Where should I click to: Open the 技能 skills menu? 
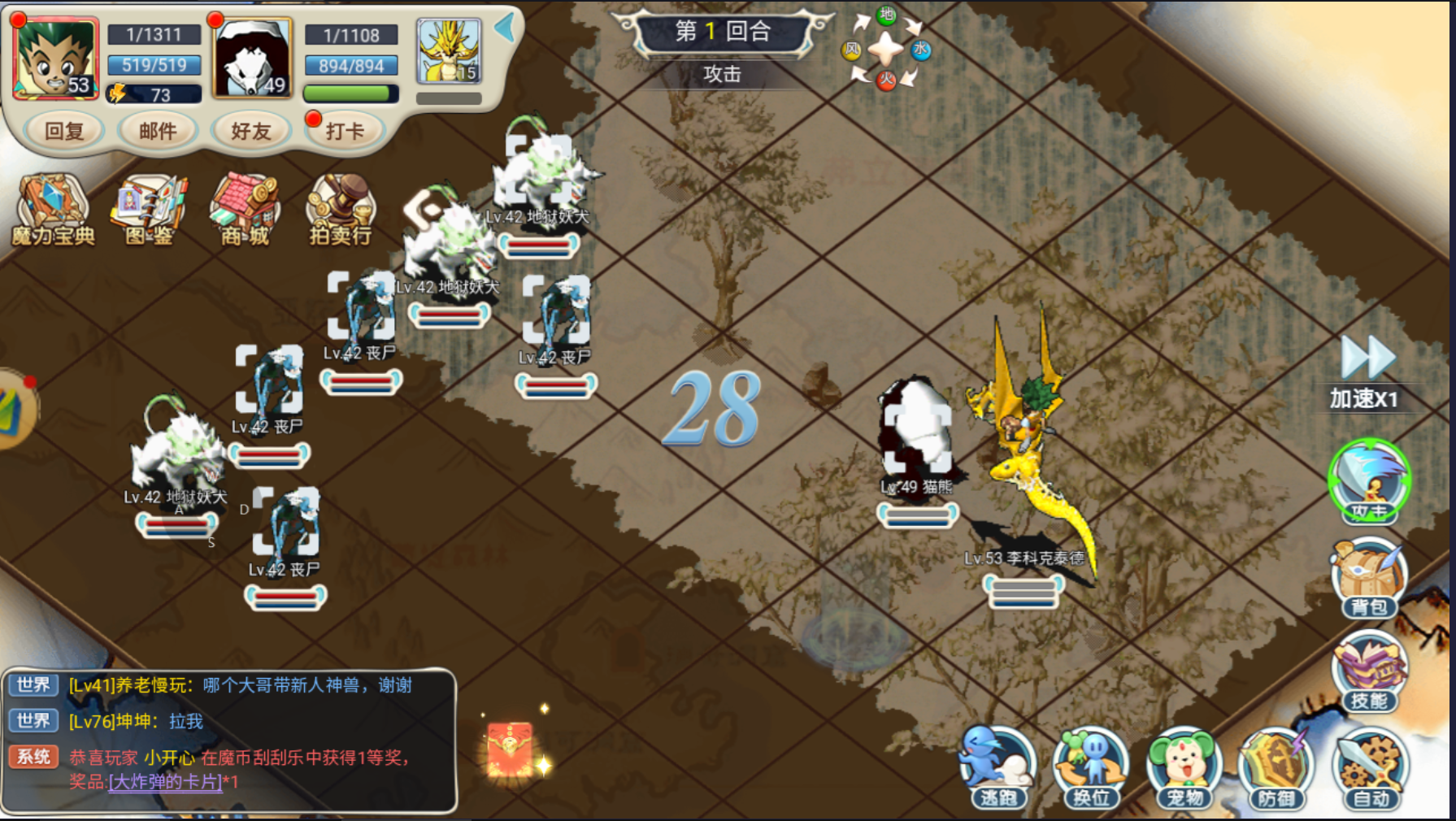pyautogui.click(x=1369, y=672)
